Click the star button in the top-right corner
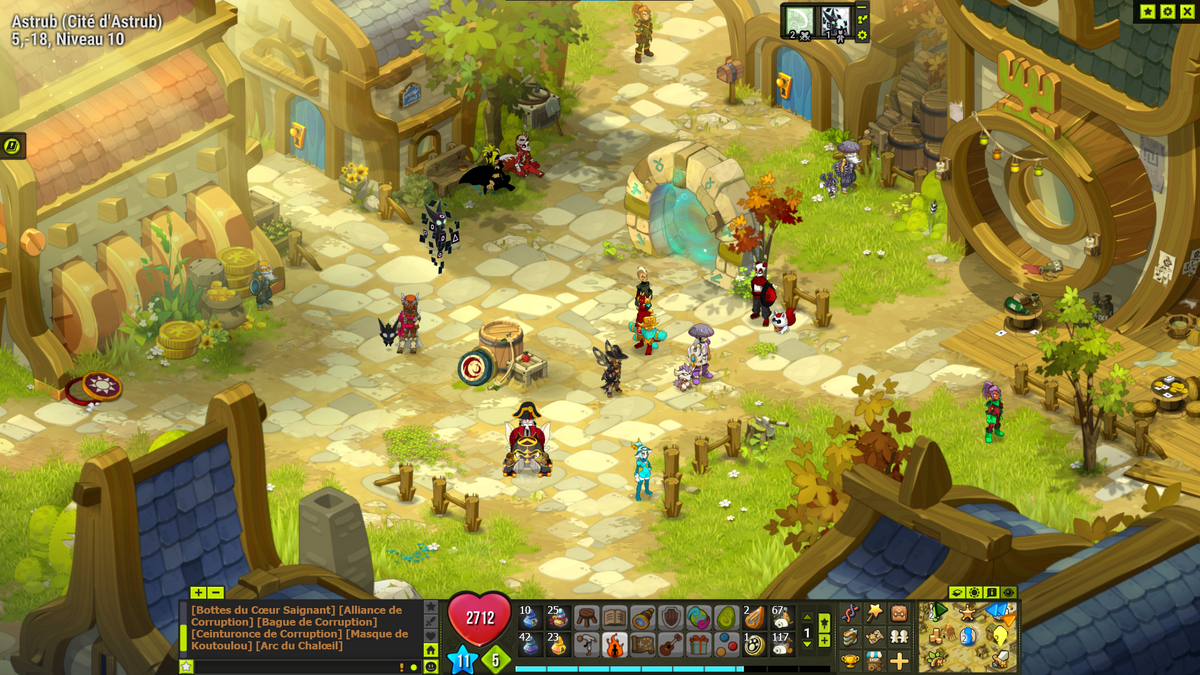Viewport: 1200px width, 675px height. coord(1147,11)
